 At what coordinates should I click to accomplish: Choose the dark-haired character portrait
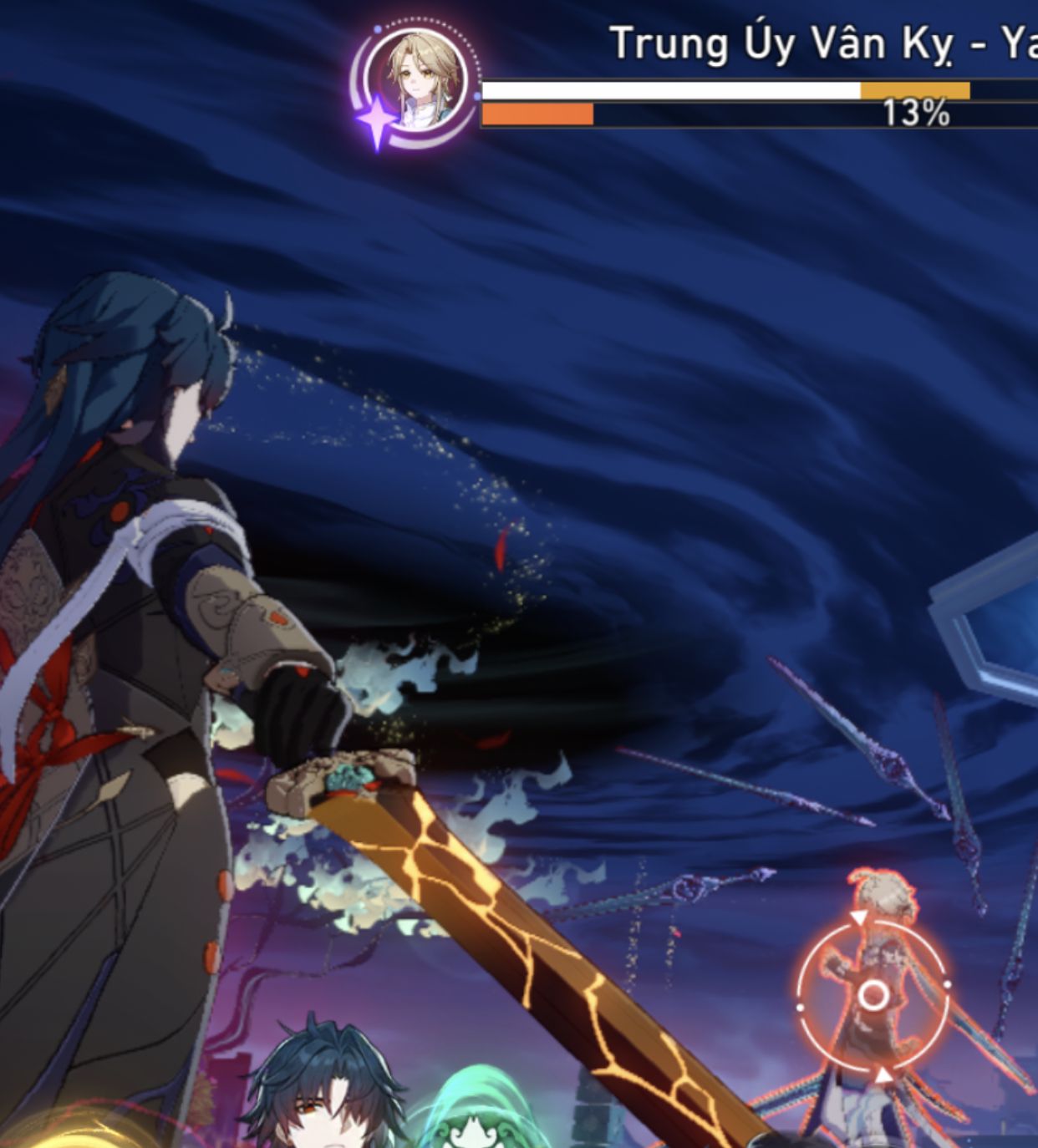coord(324,1093)
